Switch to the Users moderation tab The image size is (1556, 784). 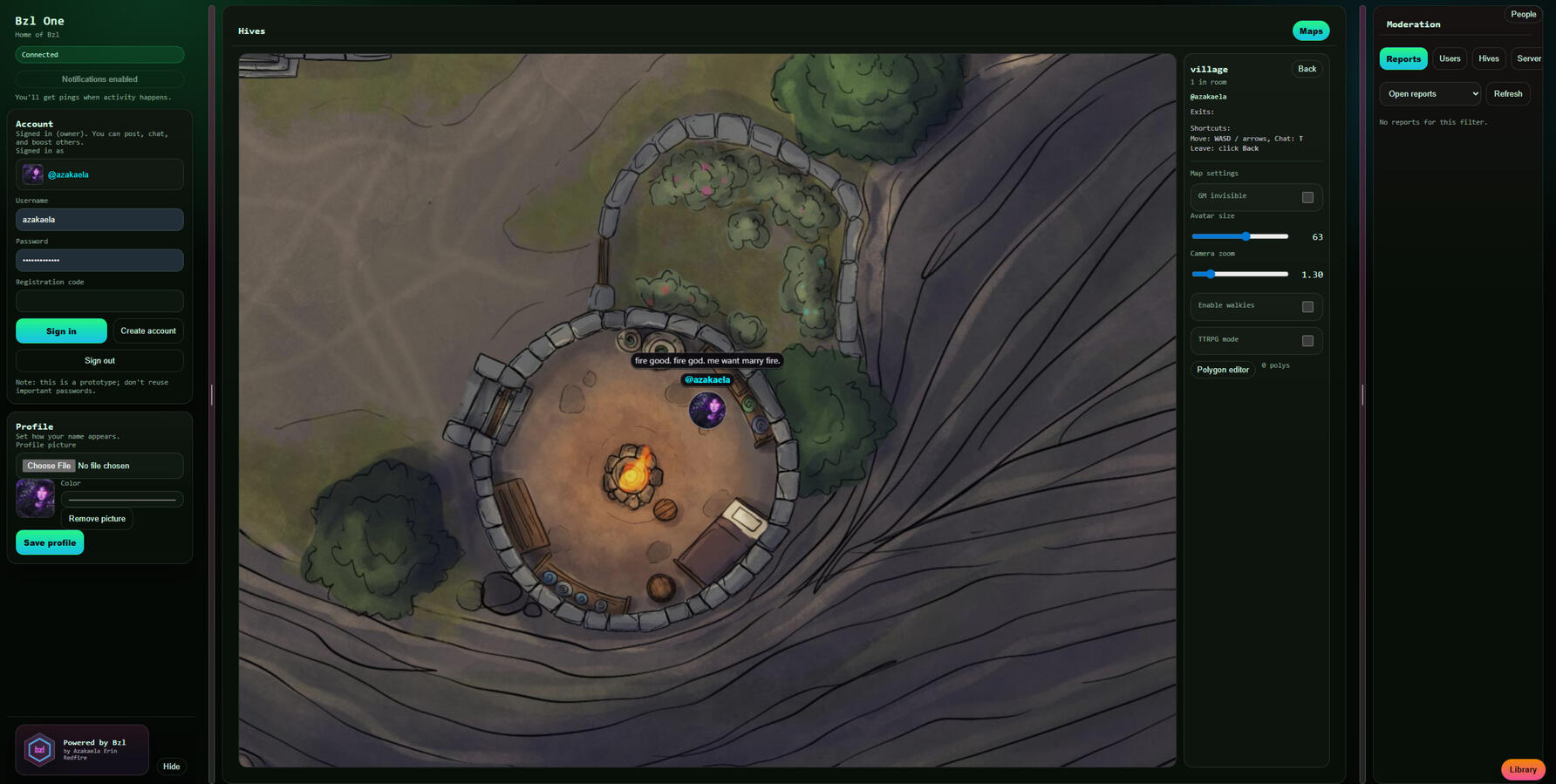pos(1450,58)
